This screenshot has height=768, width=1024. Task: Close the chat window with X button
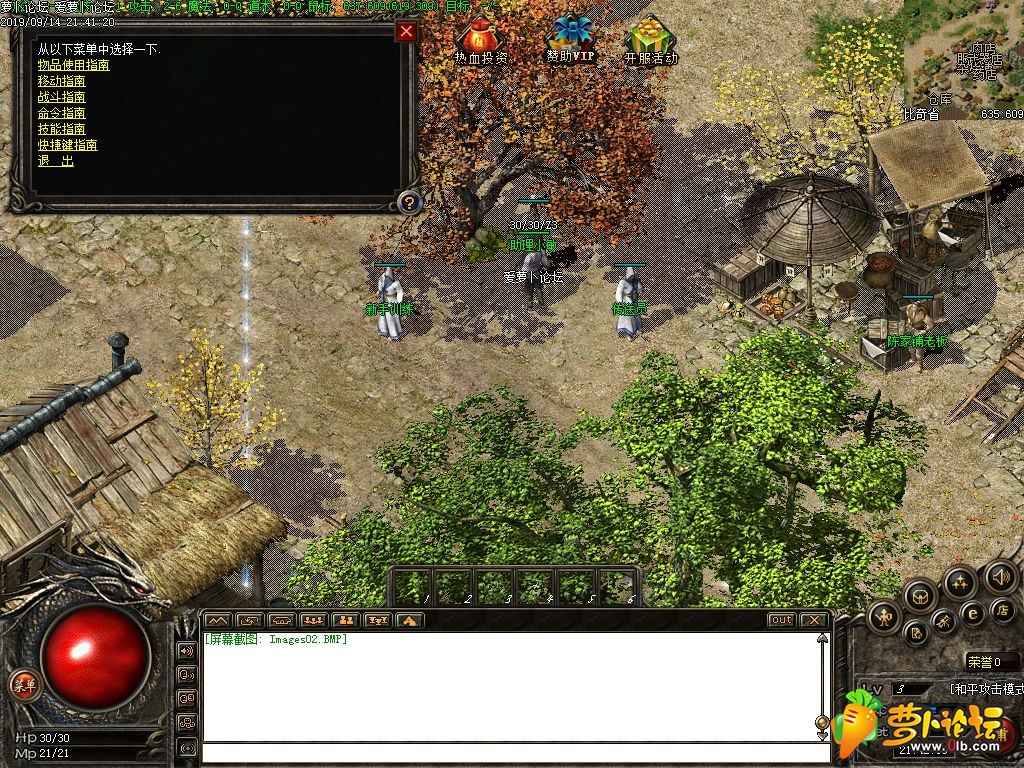click(814, 620)
